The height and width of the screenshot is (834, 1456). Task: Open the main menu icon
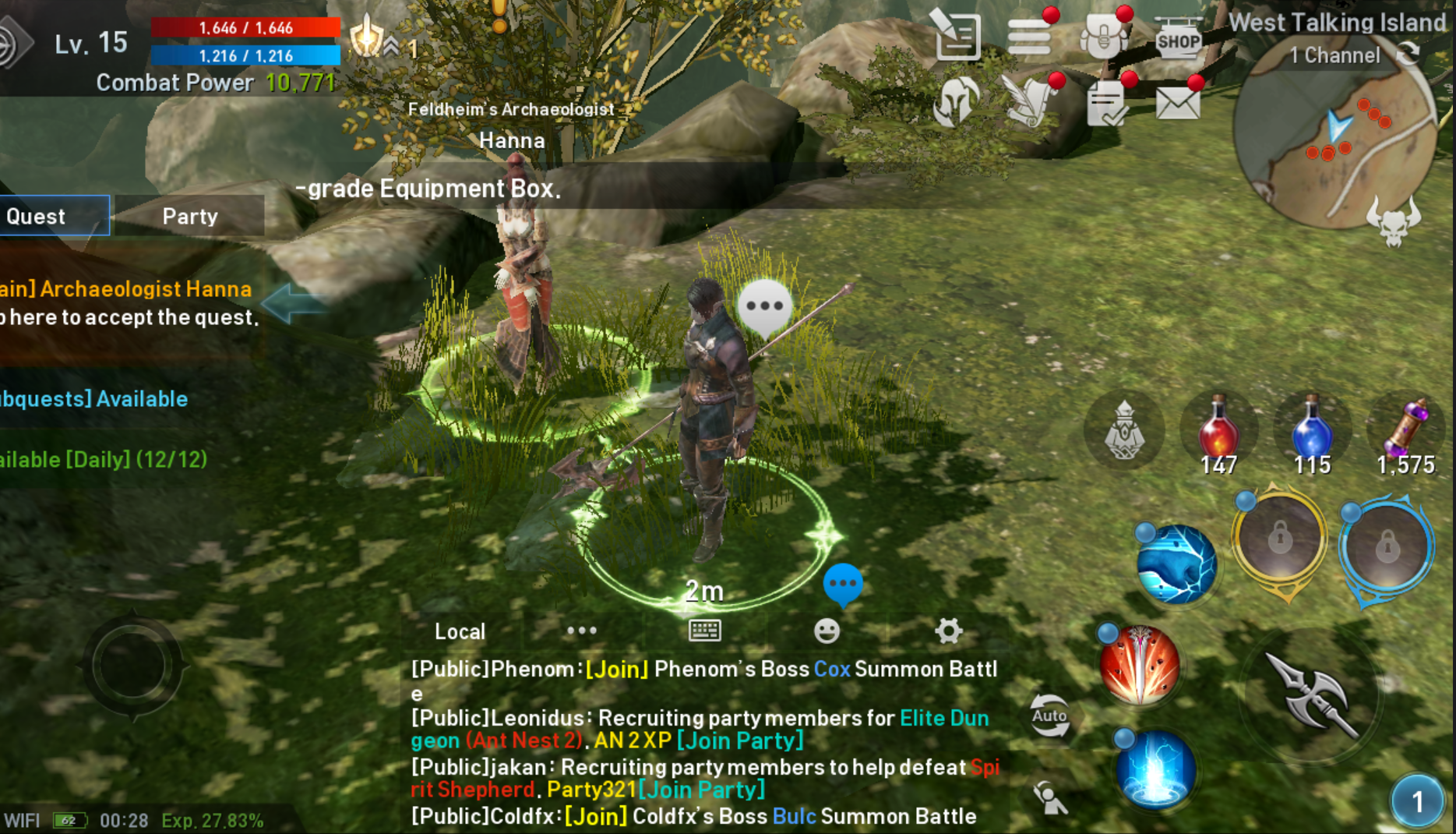click(1030, 36)
